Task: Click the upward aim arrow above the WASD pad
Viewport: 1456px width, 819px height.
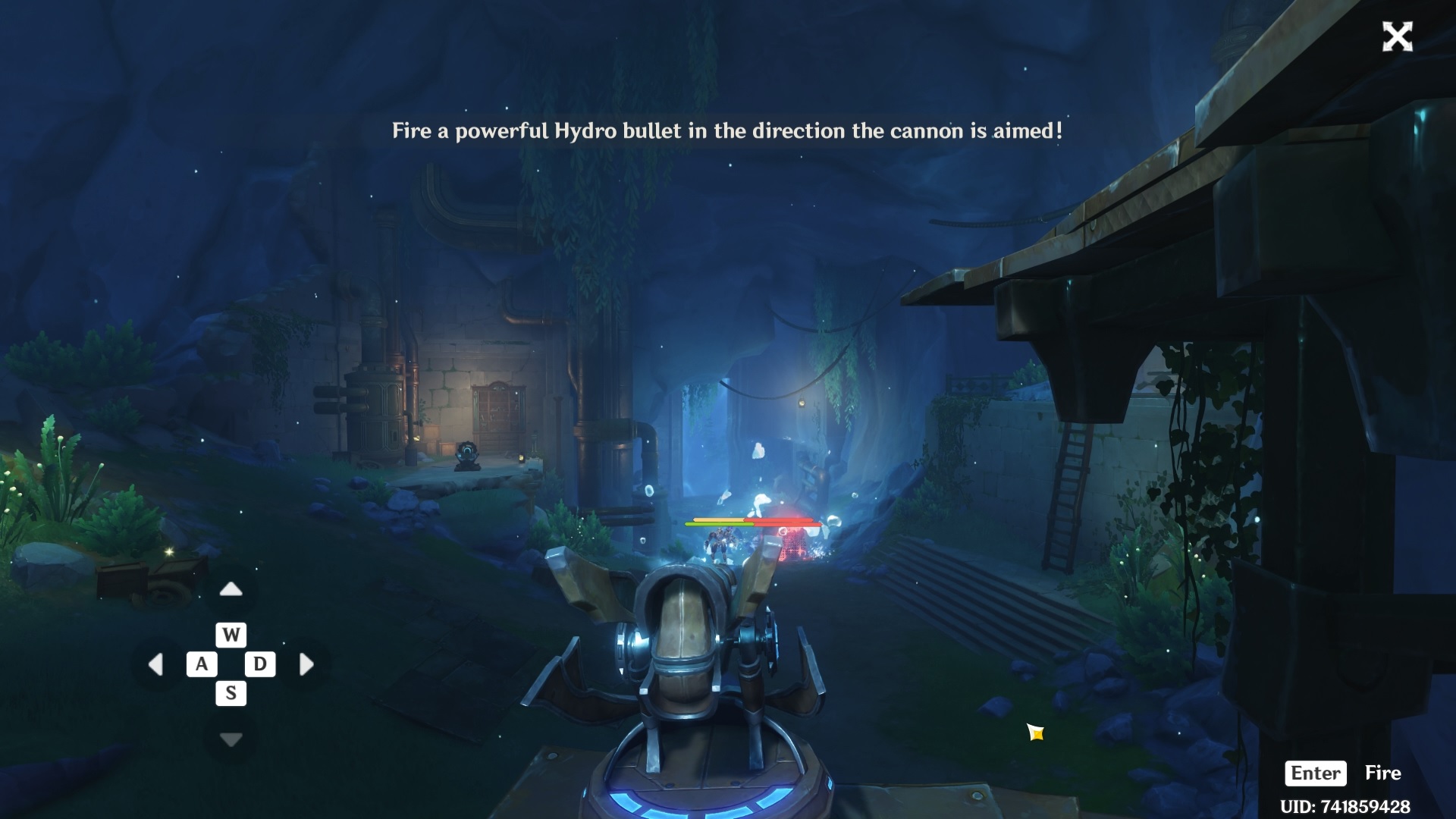Action: (x=231, y=588)
